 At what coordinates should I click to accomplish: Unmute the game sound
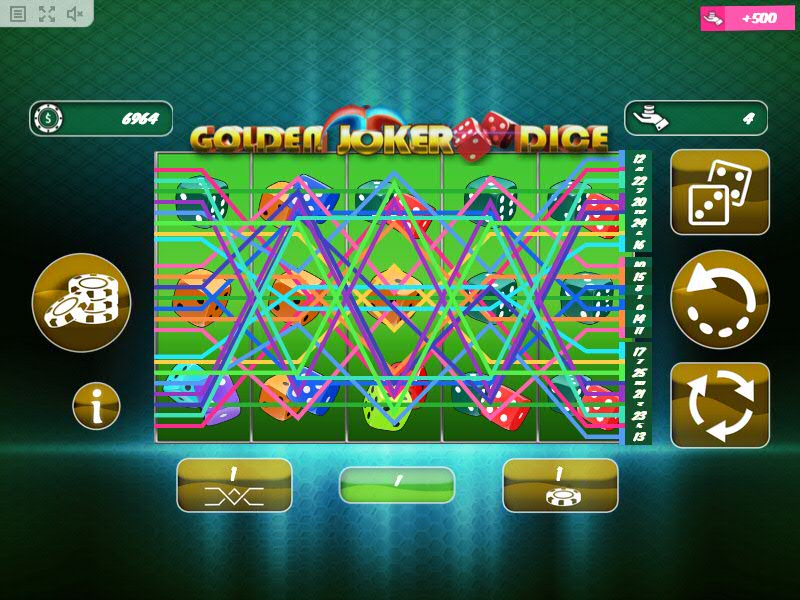click(75, 13)
